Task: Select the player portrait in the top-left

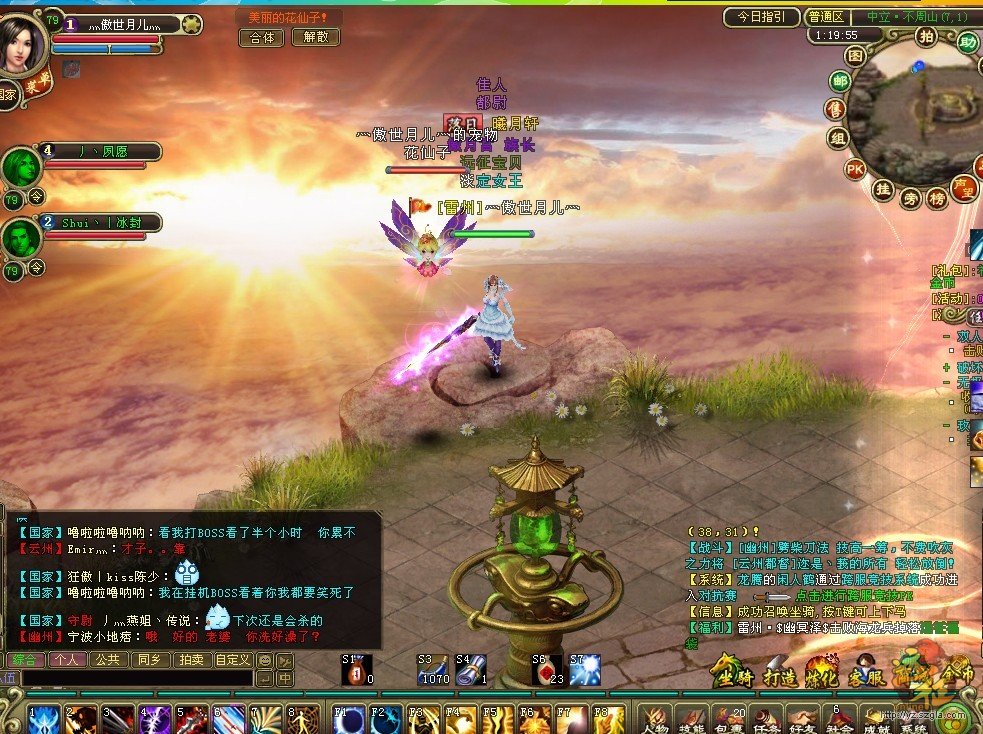Action: pos(22,45)
